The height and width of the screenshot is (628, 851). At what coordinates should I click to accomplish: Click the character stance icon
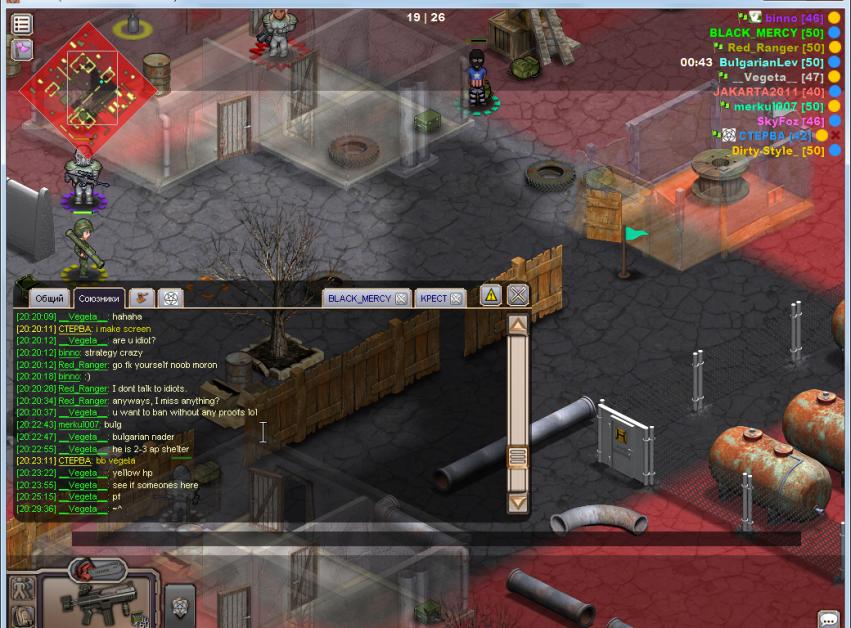point(22,589)
